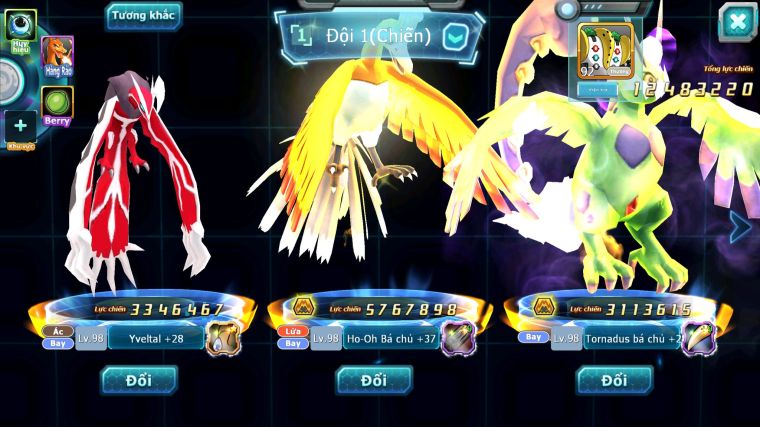The width and height of the screenshot is (760, 427).
Task: View Tornadus's held item icon
Action: click(698, 339)
